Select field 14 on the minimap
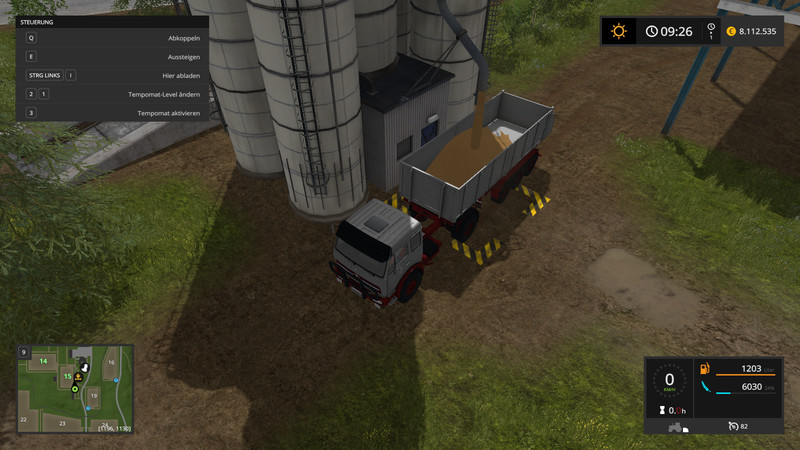The image size is (800, 450). tap(44, 360)
